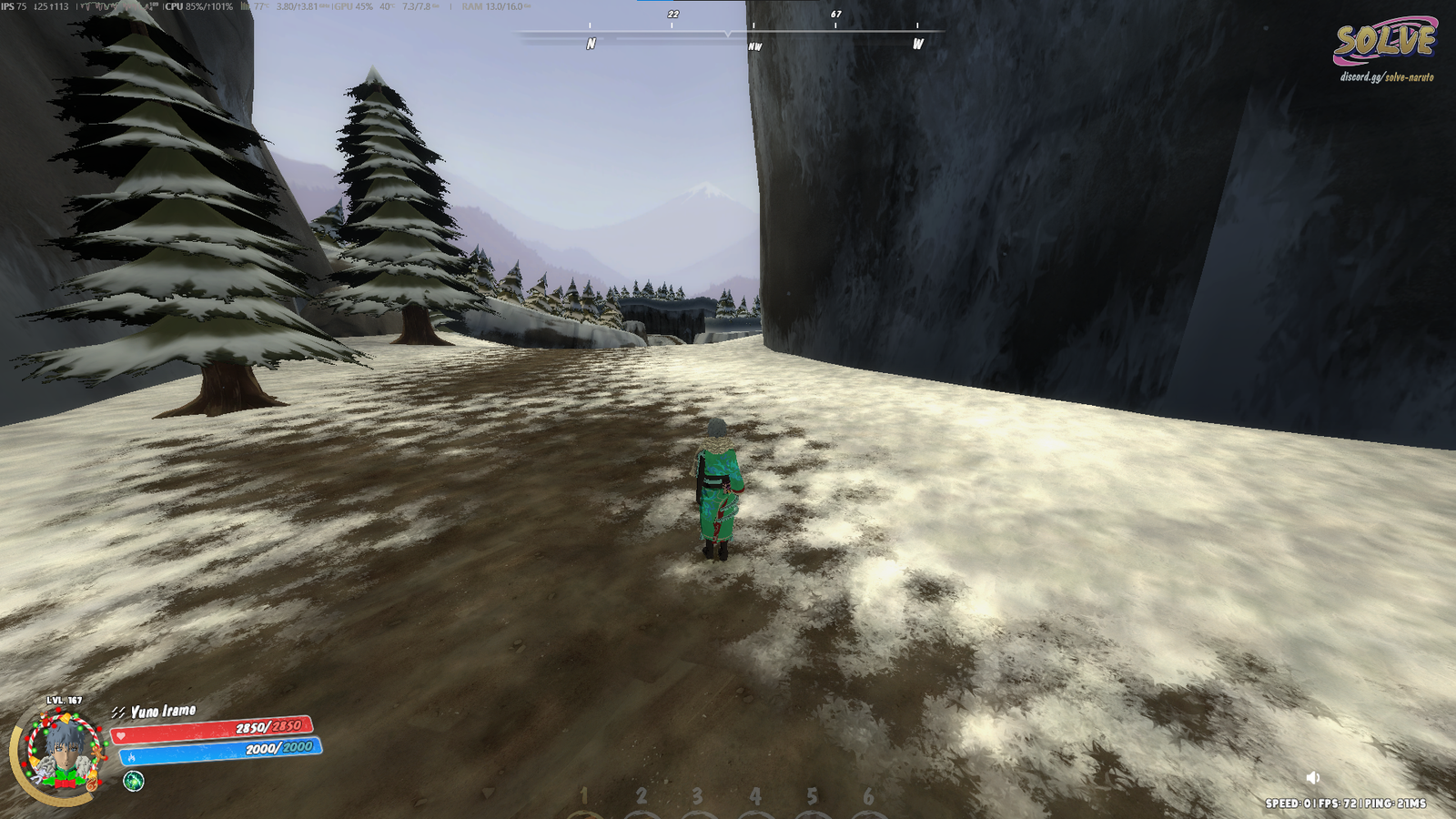Toggle the speaker sound icon
This screenshot has width=1456, height=819.
(x=1312, y=777)
